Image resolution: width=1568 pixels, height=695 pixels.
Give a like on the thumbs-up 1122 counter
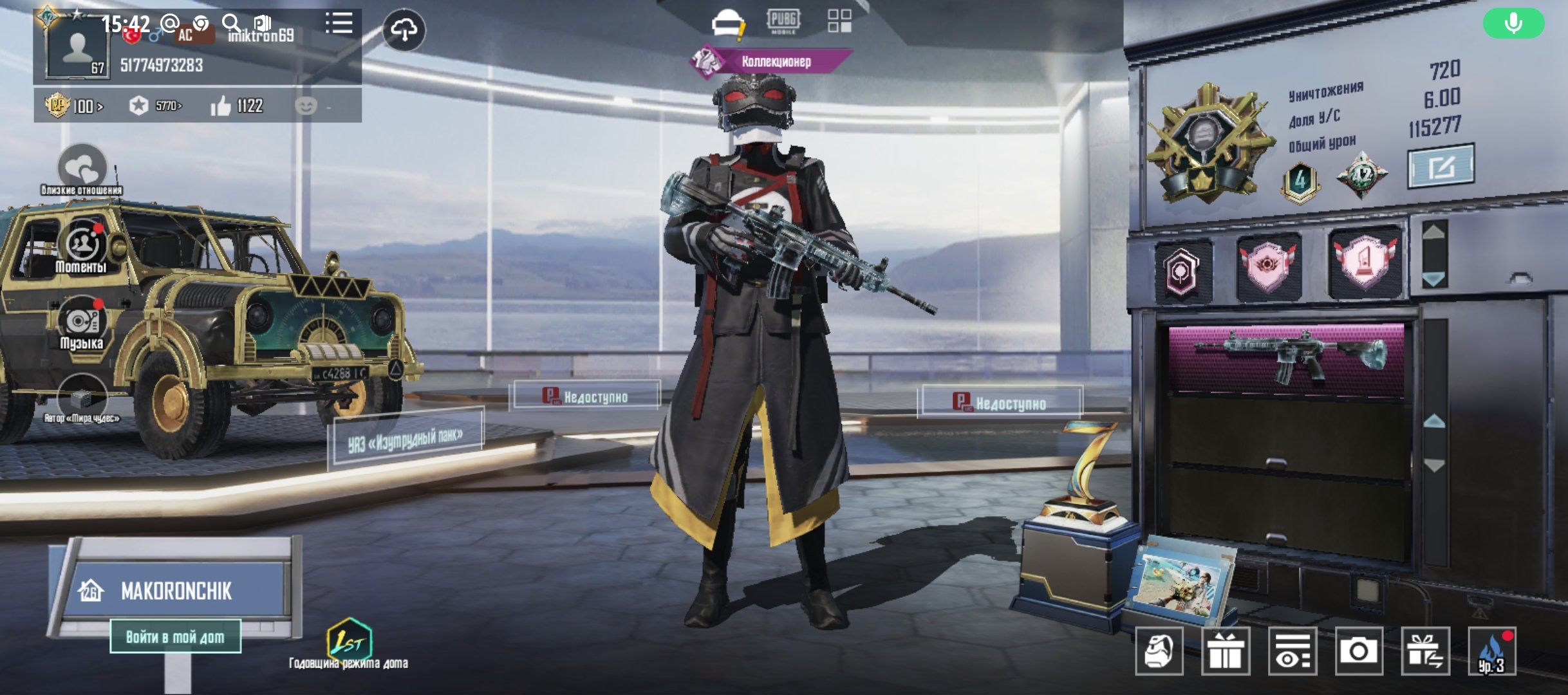236,106
